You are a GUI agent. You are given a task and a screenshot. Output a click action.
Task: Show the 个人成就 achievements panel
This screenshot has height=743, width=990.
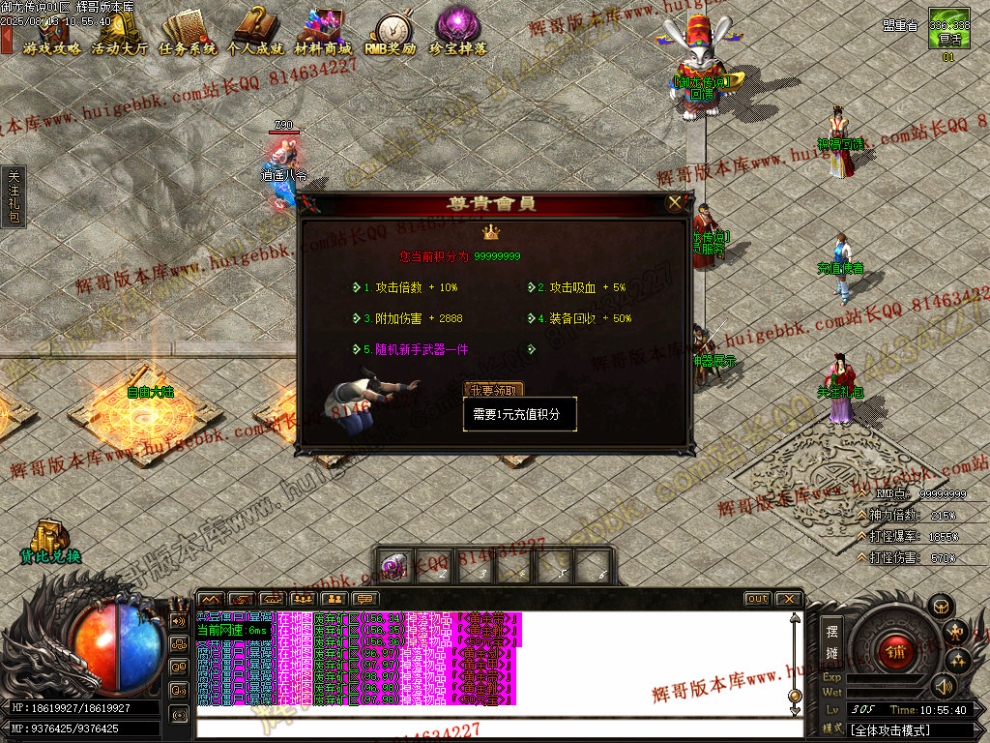255,32
